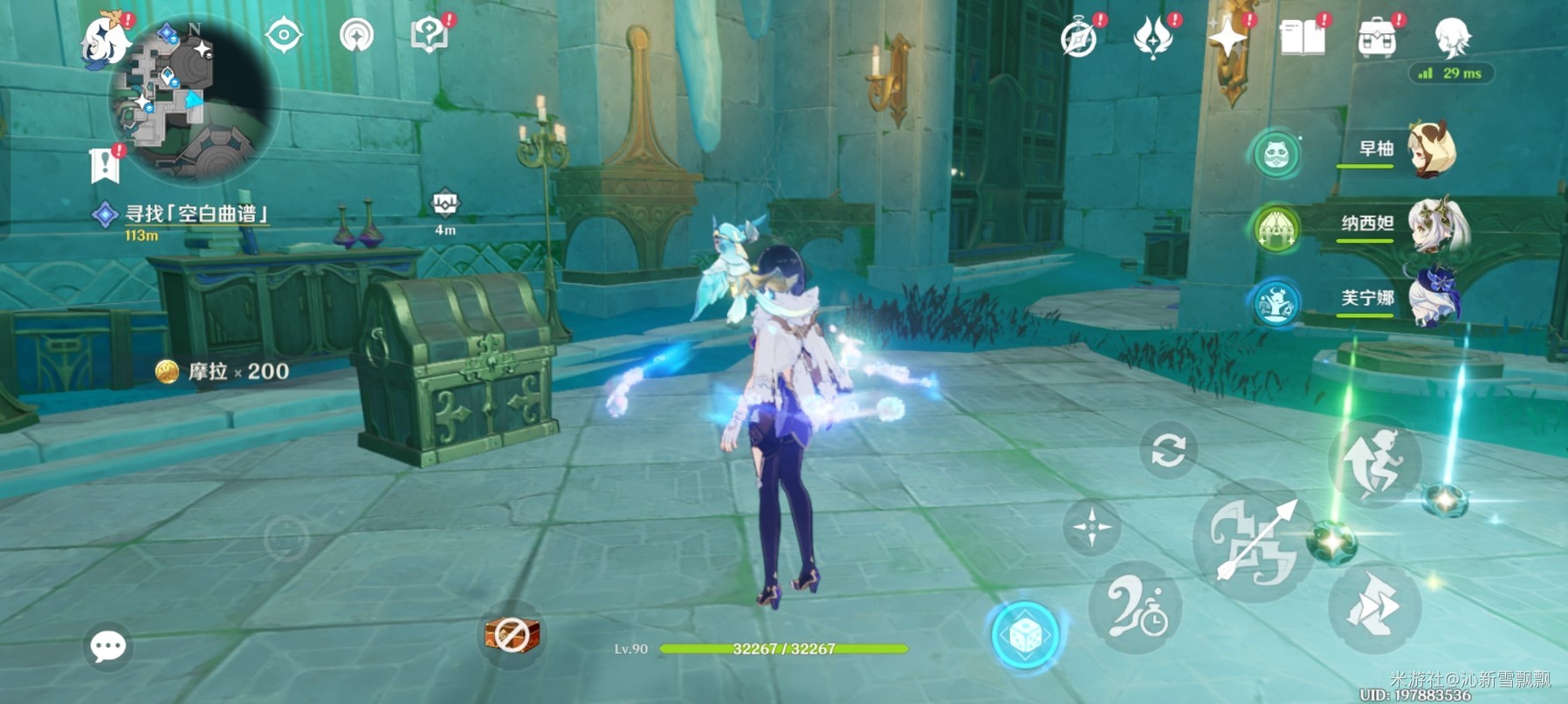Open the quest bookmark icon

[x=105, y=164]
